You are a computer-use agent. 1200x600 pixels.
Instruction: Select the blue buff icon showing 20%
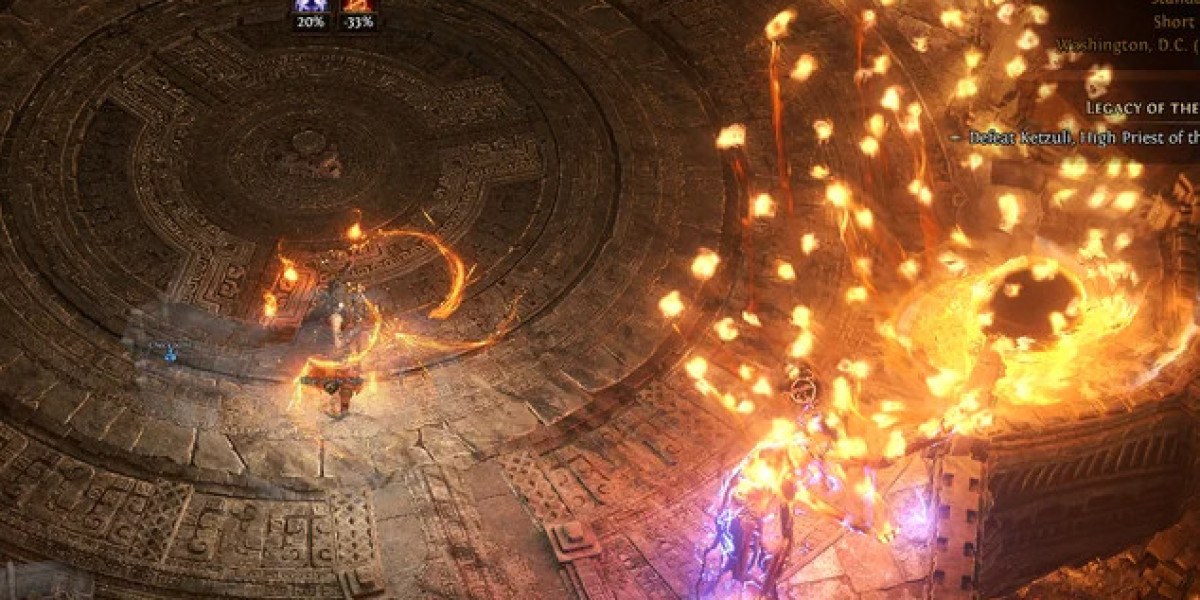coord(310,6)
